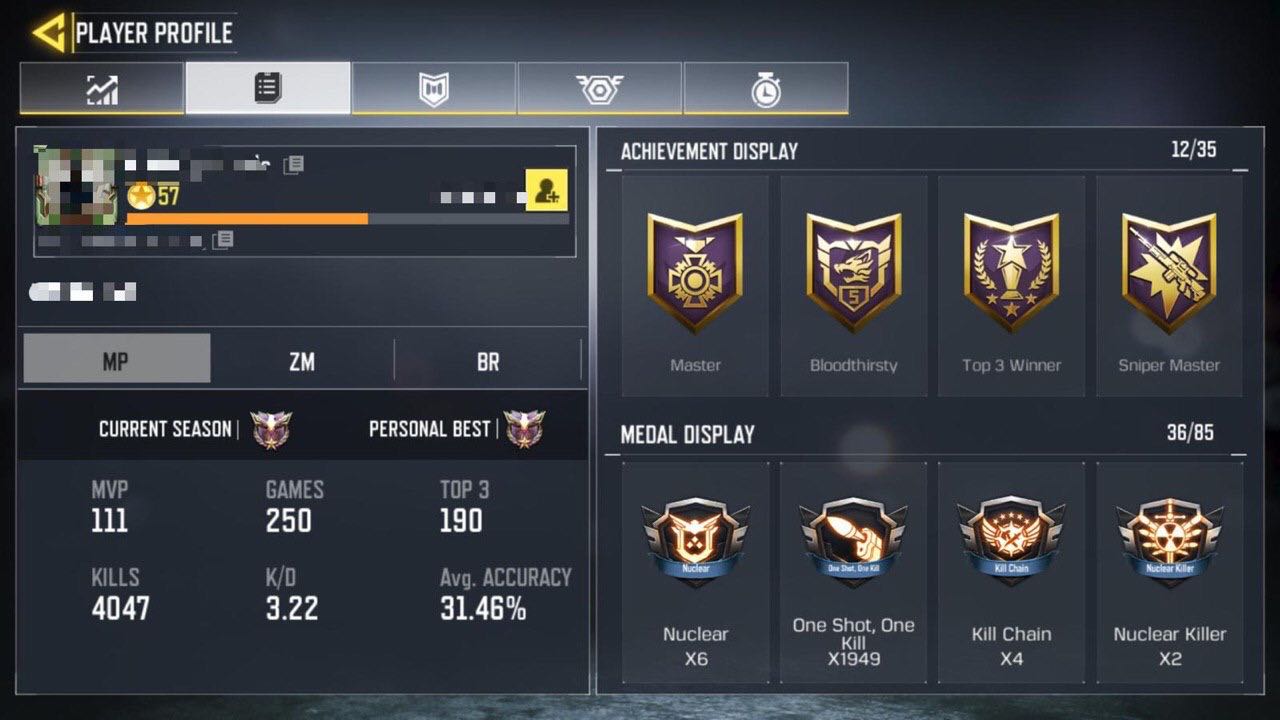
Task: Open the match history stopwatch icon
Action: tap(766, 89)
